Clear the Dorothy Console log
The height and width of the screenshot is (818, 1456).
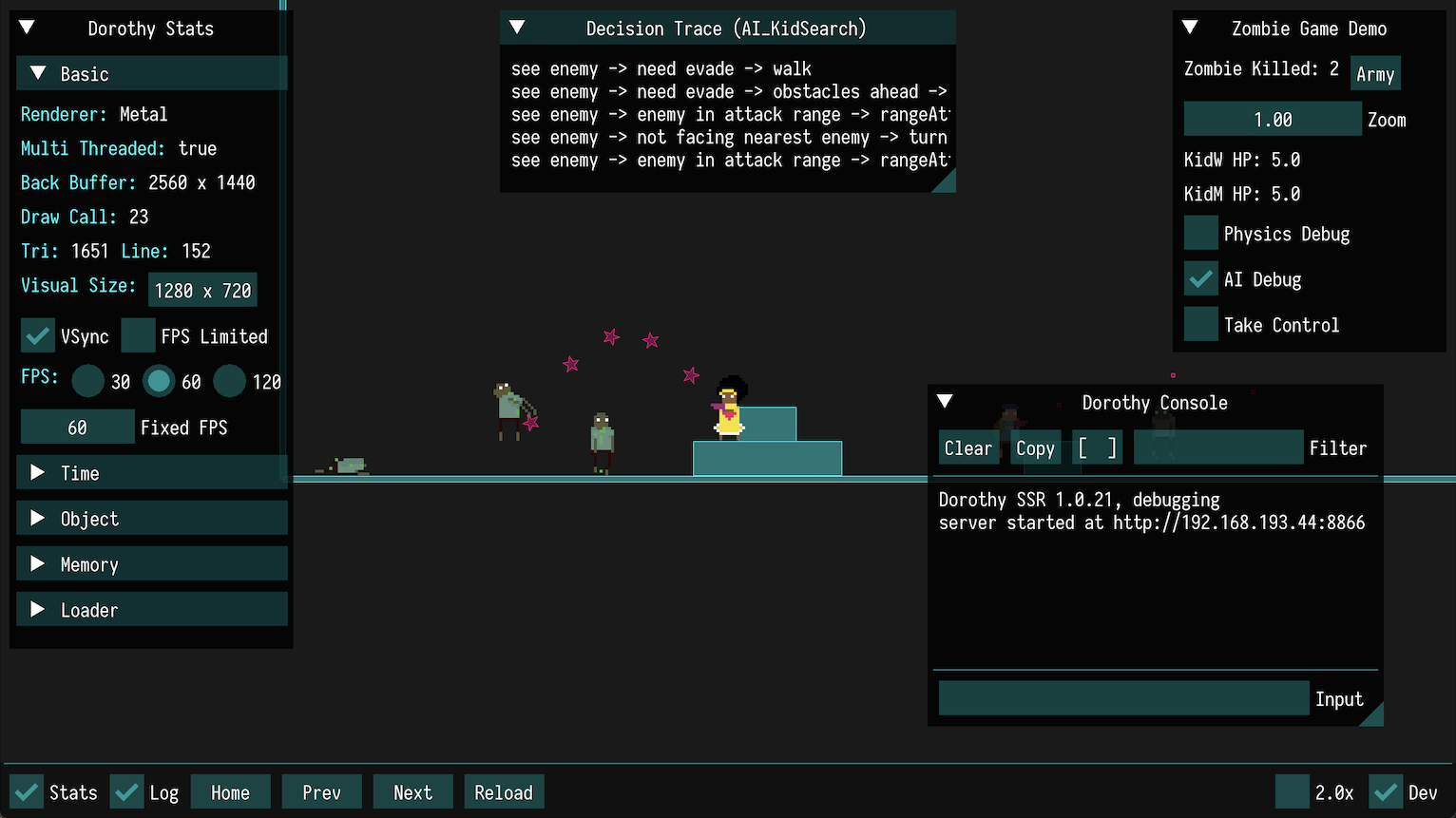(x=967, y=448)
